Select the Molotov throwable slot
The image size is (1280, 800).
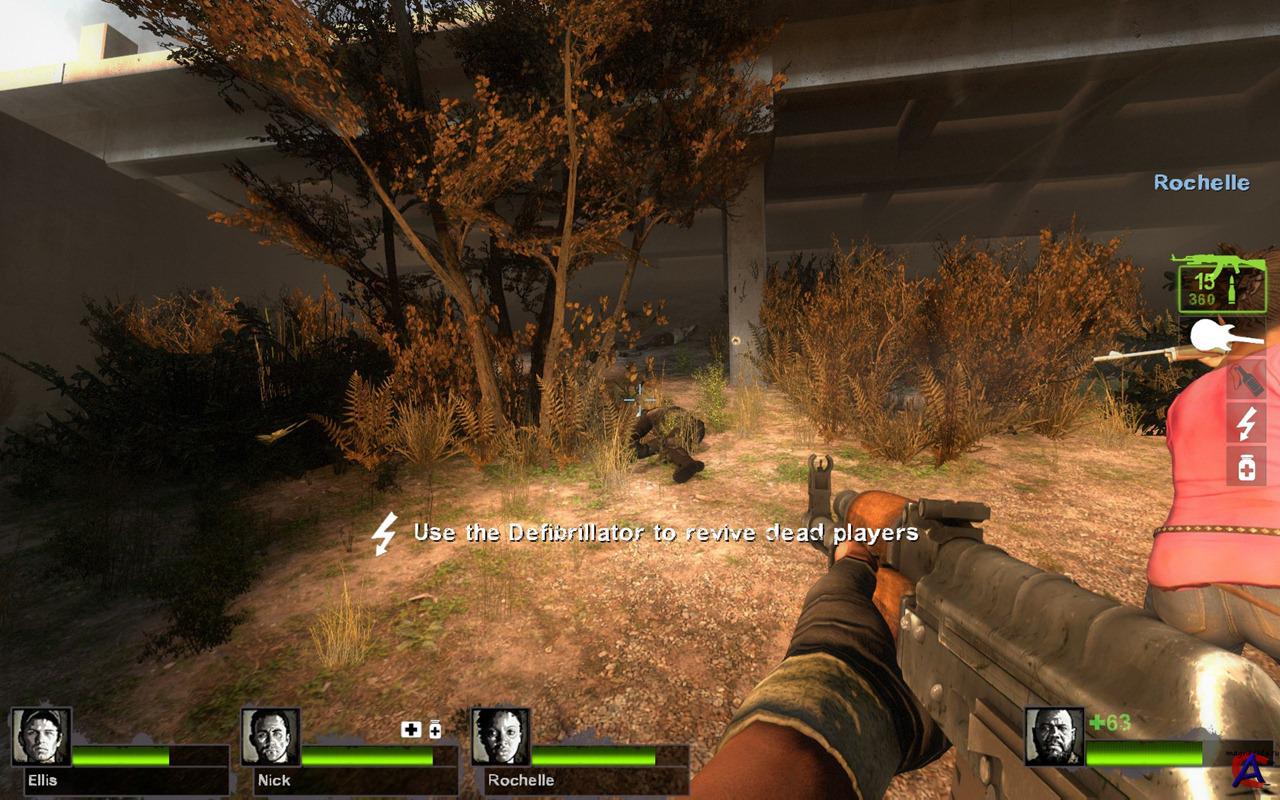pos(1246,380)
